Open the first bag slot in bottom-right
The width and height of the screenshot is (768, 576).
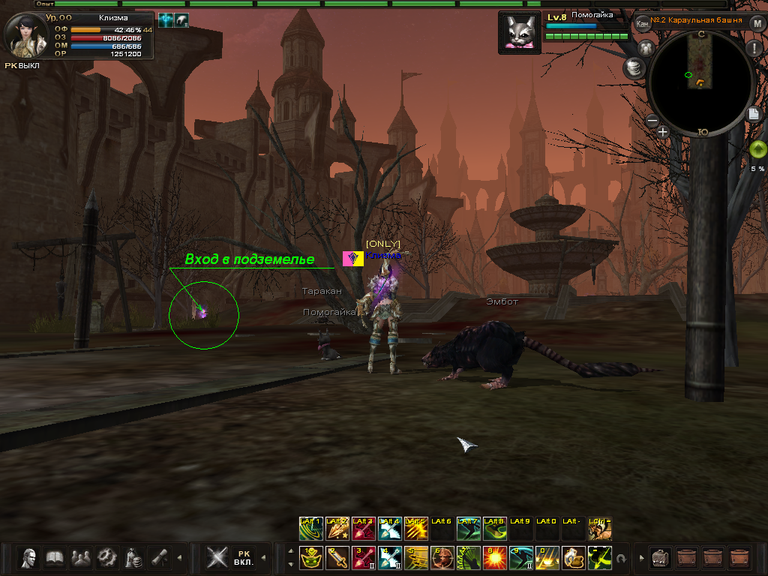(660, 556)
